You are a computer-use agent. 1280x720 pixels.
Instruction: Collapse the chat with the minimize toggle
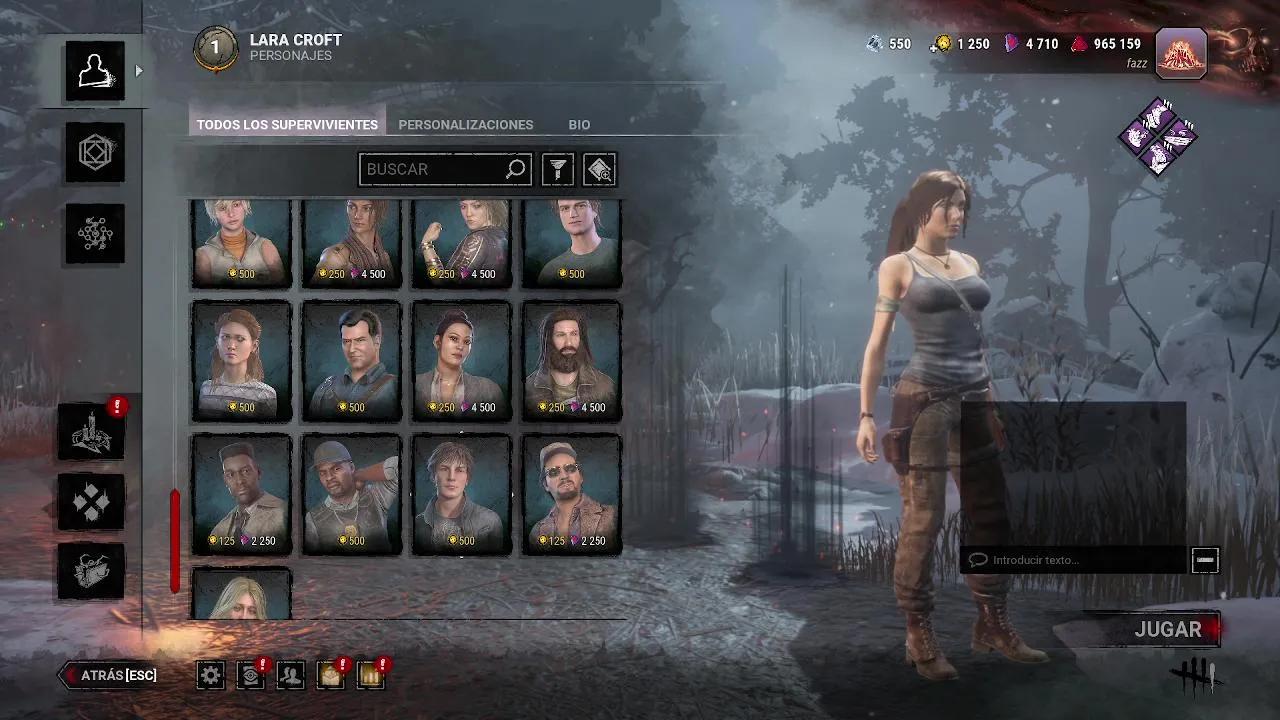coord(1206,560)
